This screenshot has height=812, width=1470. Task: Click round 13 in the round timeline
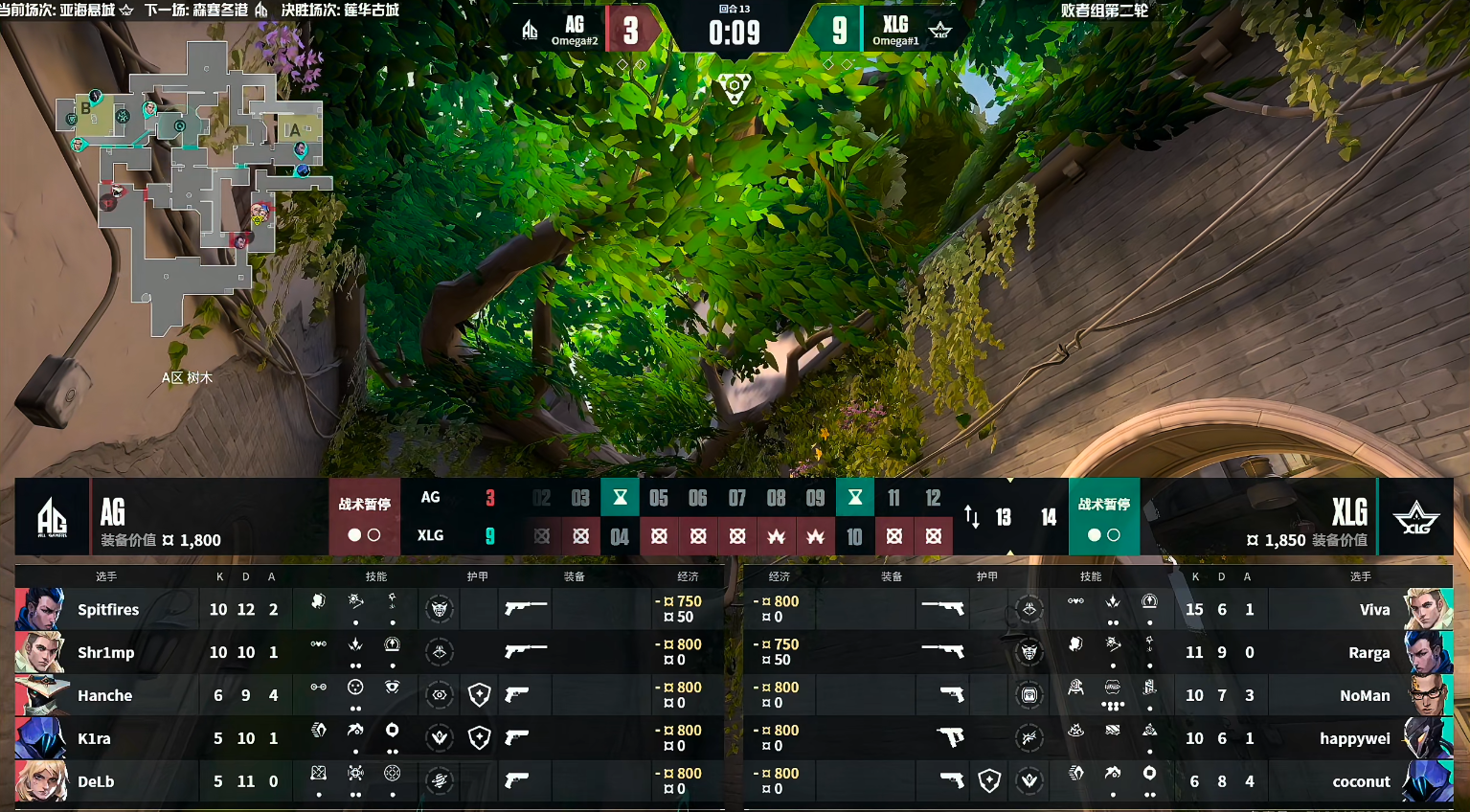[x=1004, y=517]
